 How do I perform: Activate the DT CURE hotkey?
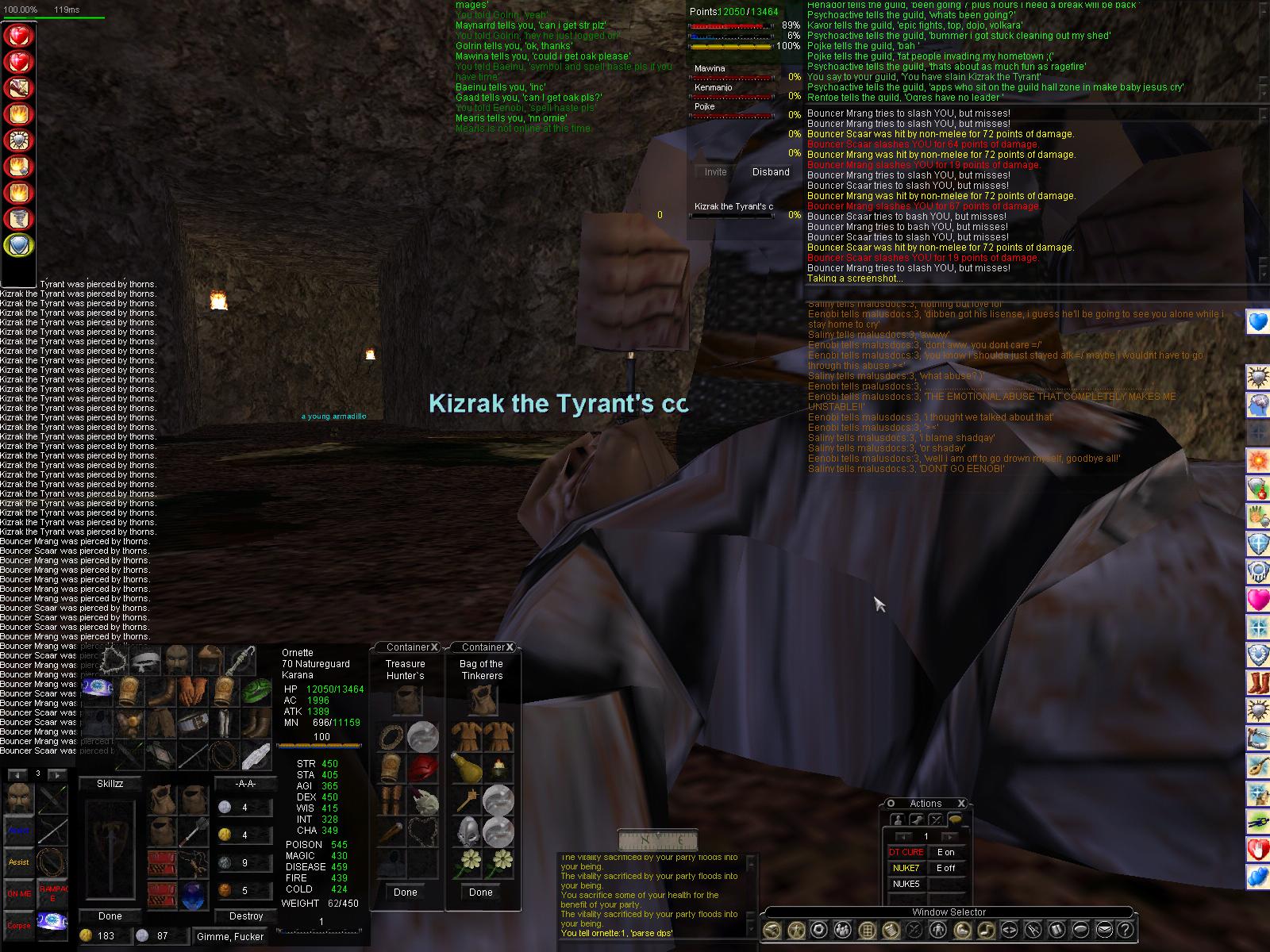pos(905,852)
